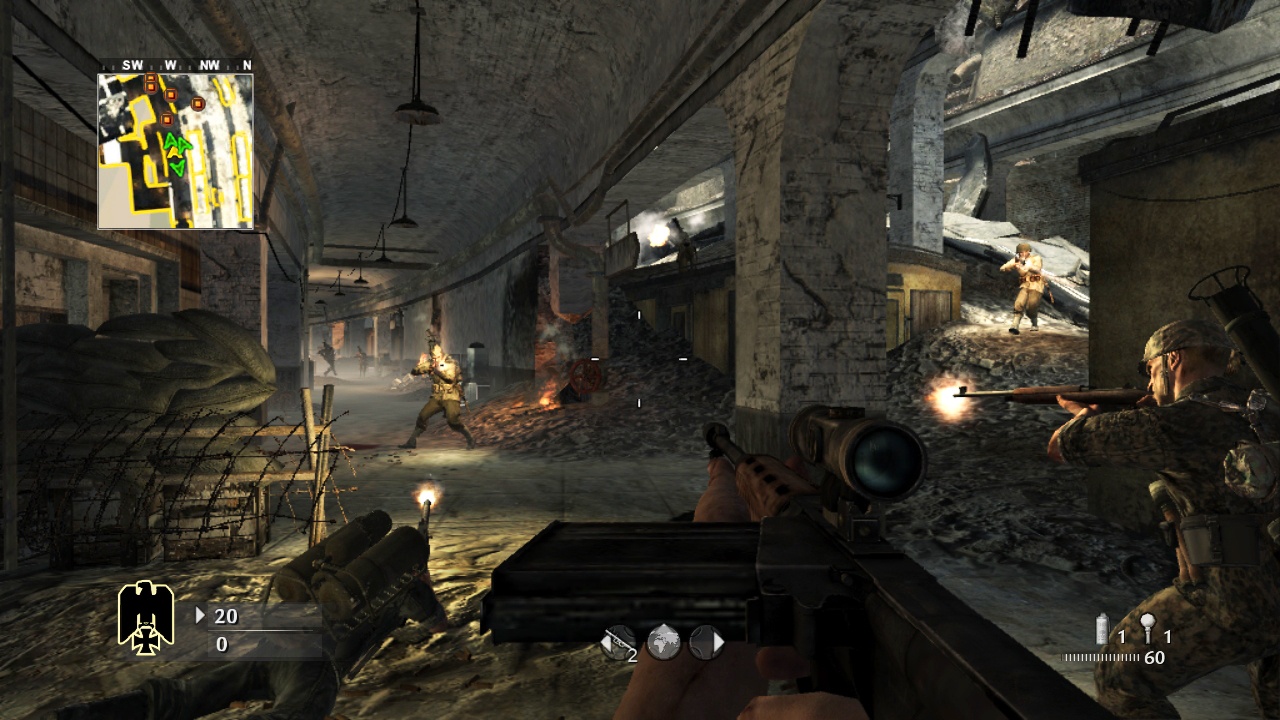
Task: Choose the rifle slot on the D-pad selector
Action: pyautogui.click(x=619, y=641)
